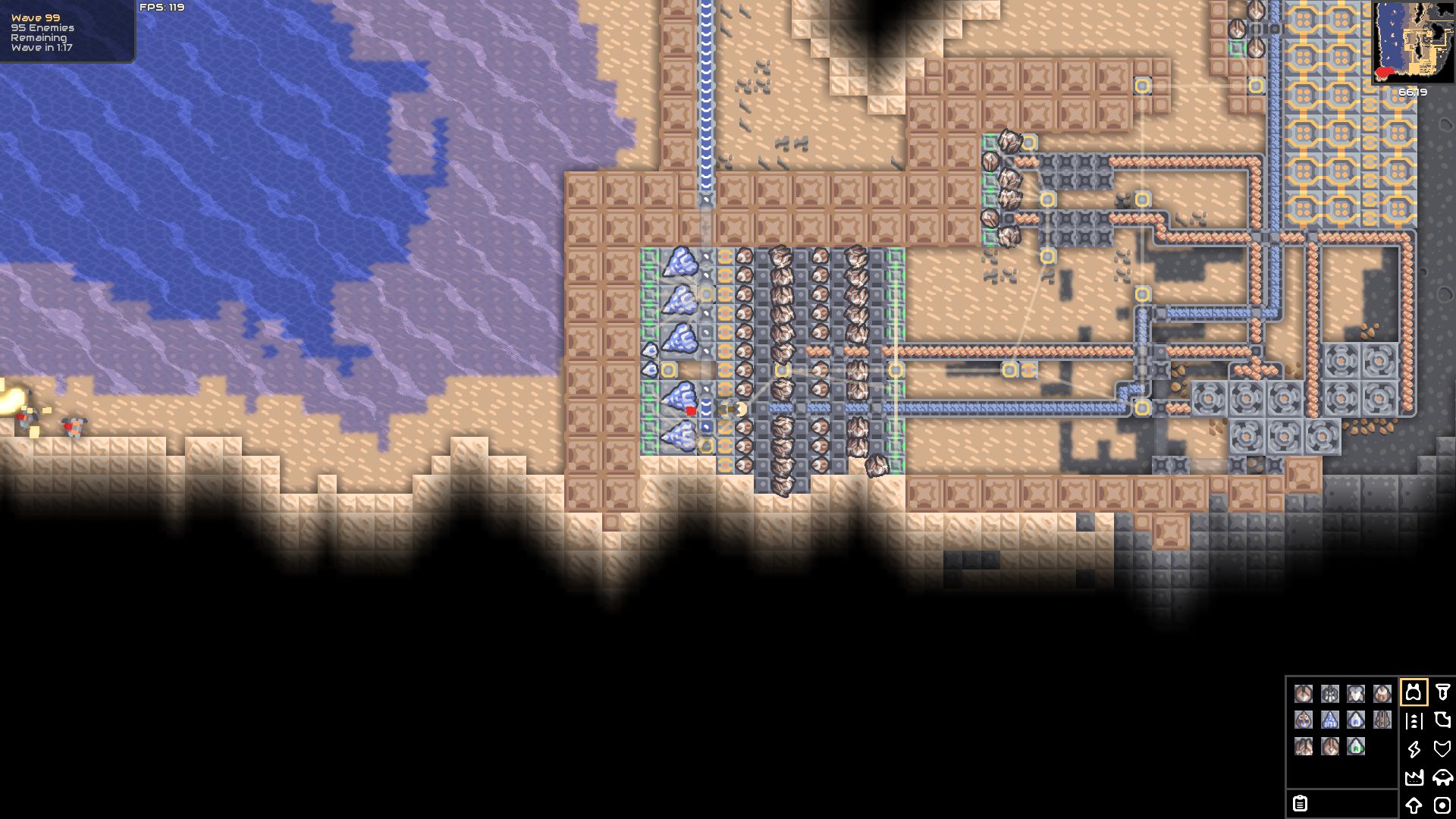Image resolution: width=1456 pixels, height=819 pixels.
Task: Open the units category ship icon
Action: [x=1443, y=779]
